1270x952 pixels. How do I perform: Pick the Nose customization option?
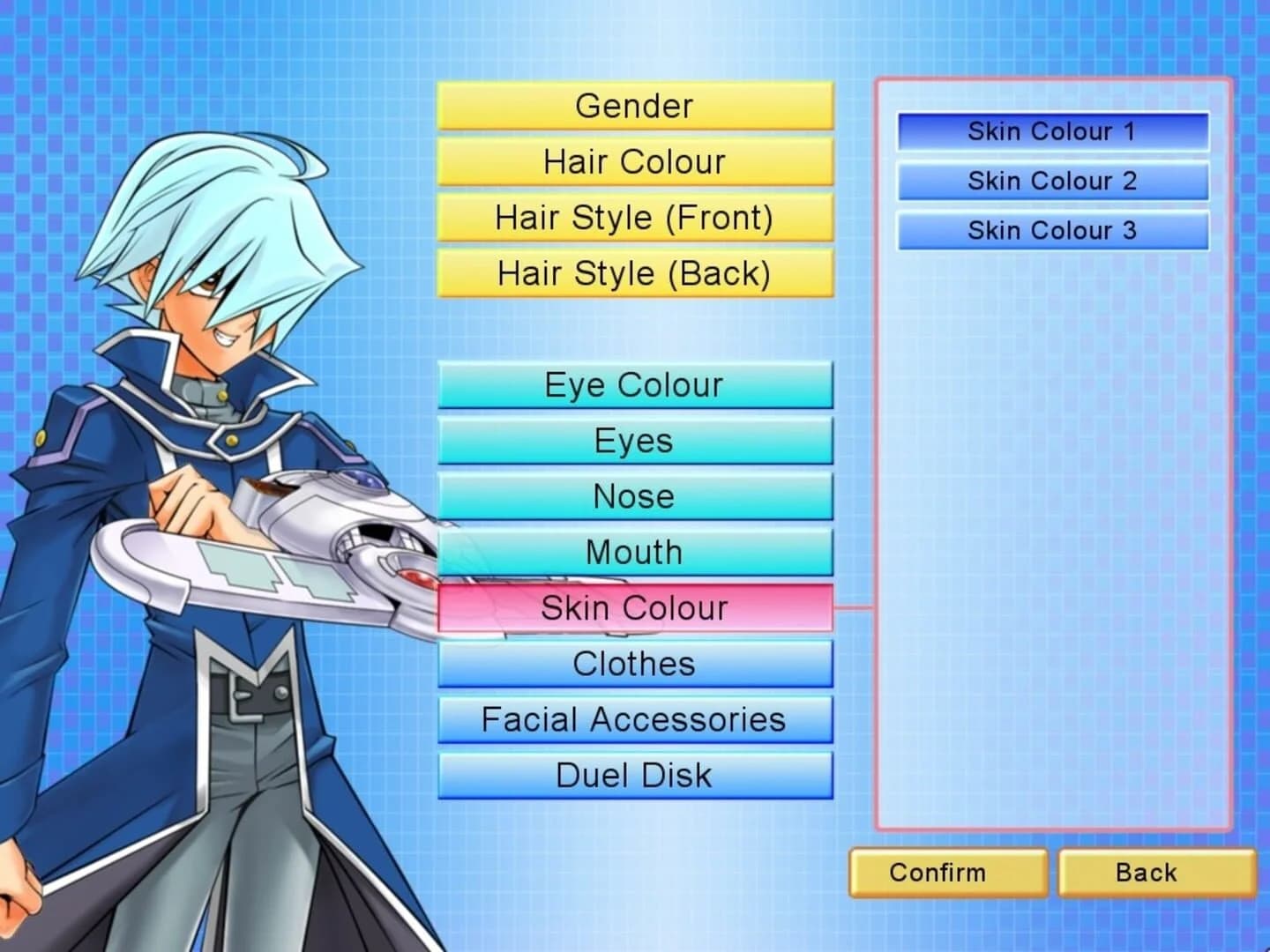633,495
